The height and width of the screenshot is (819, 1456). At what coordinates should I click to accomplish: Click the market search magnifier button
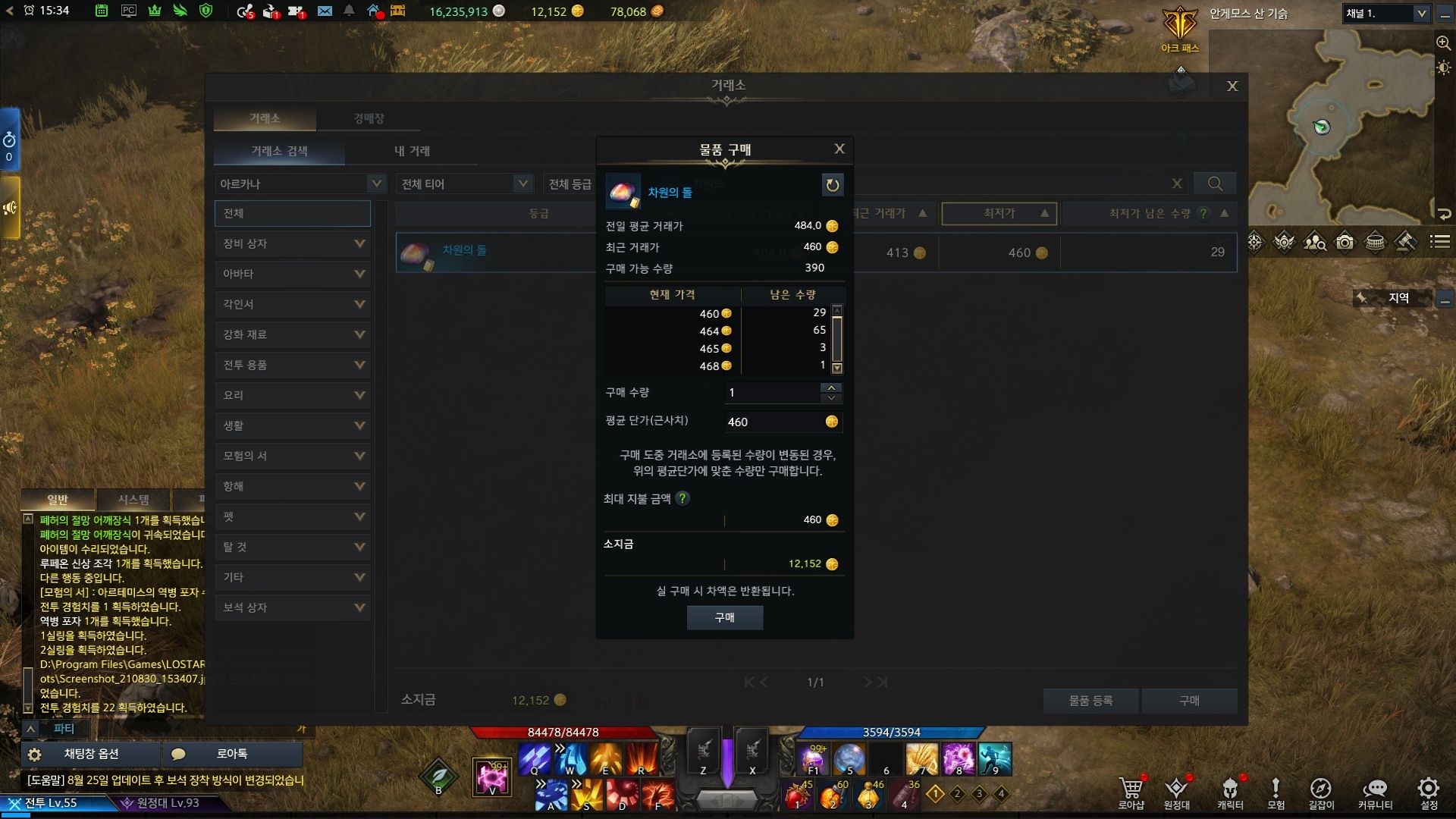pyautogui.click(x=1214, y=184)
